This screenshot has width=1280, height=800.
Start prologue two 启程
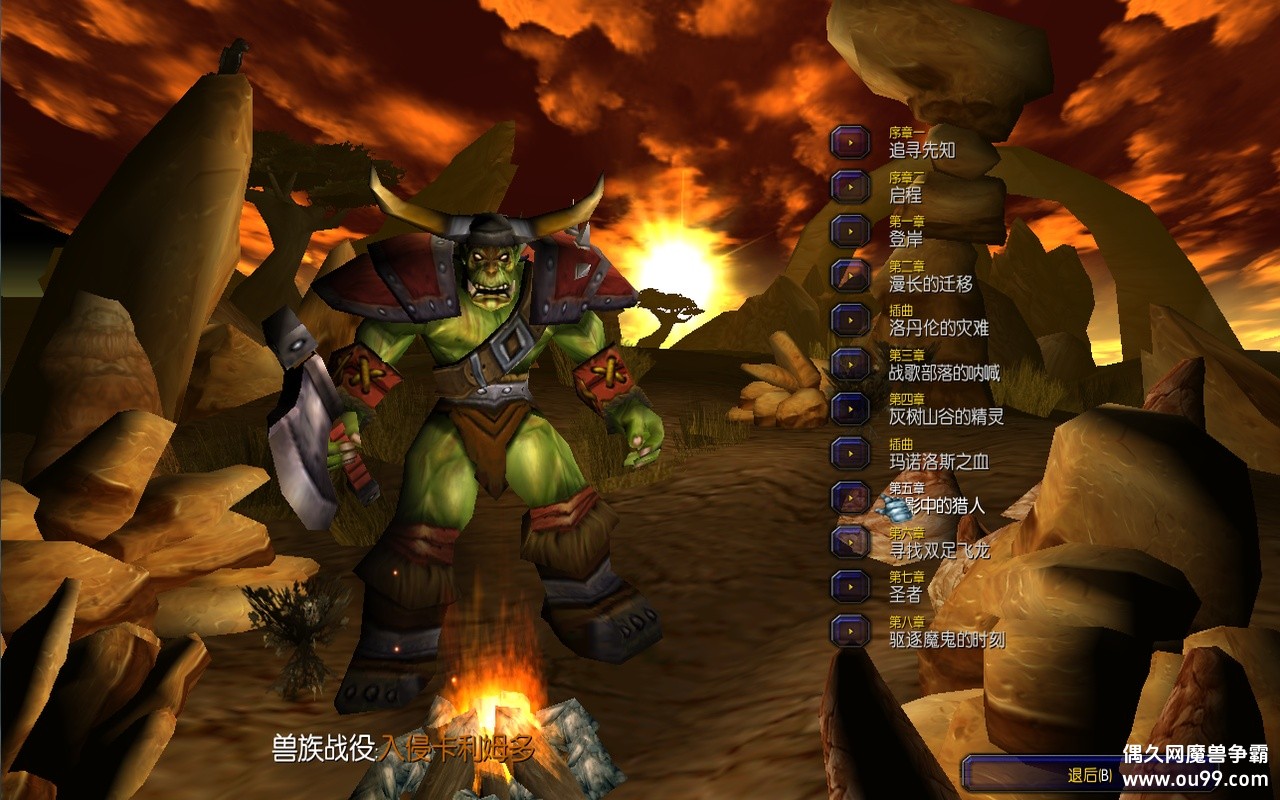tap(850, 186)
